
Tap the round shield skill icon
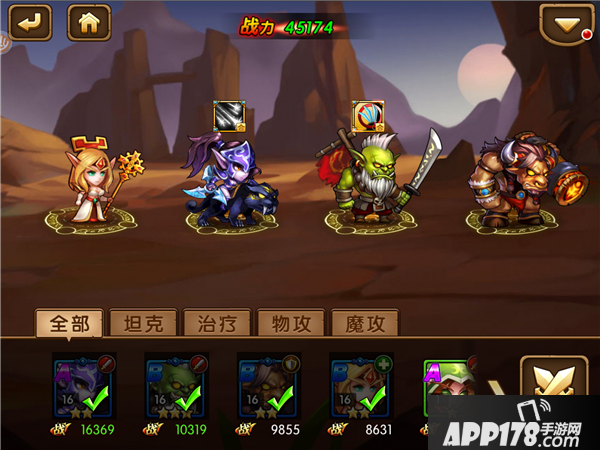click(368, 116)
